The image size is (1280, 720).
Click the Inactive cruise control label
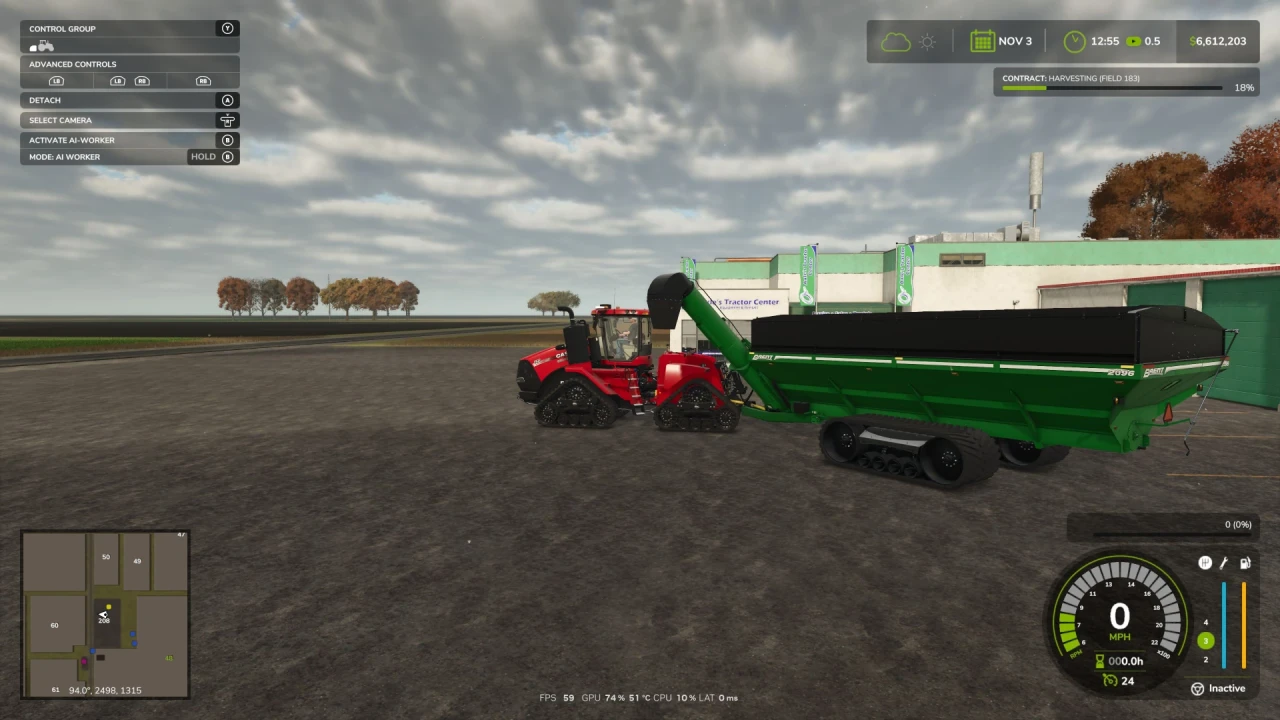point(1227,688)
